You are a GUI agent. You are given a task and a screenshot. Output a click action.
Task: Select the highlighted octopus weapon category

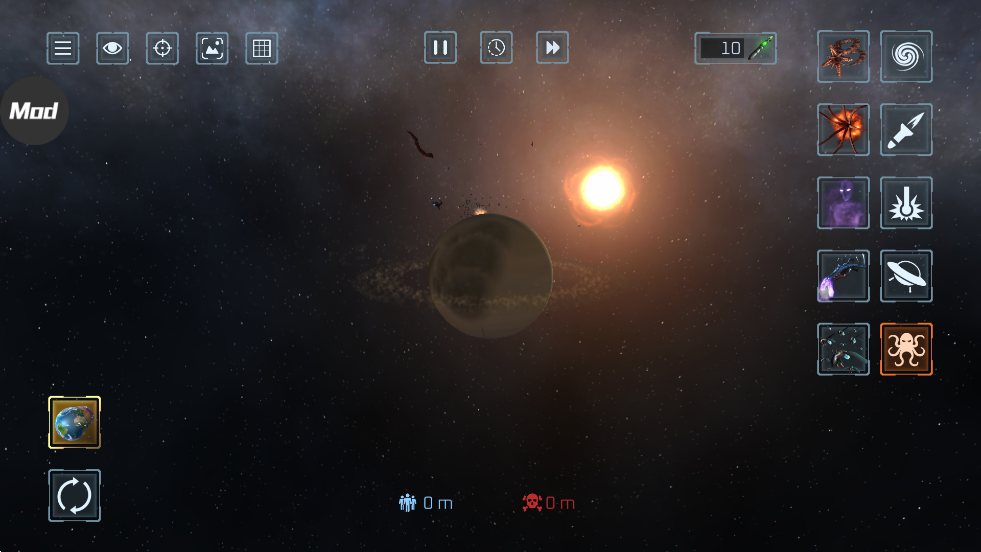[906, 349]
